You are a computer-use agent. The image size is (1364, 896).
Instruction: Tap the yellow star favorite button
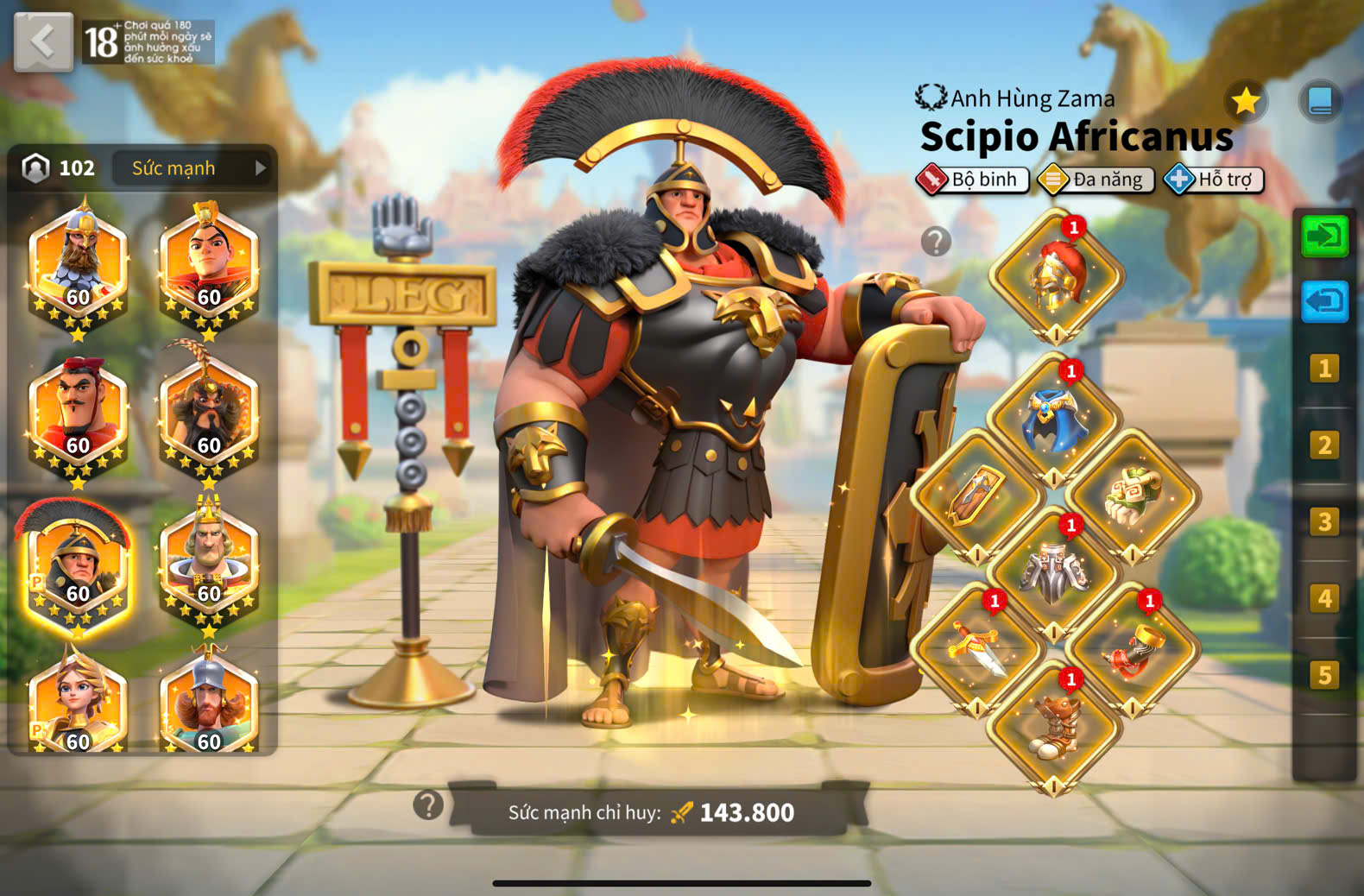tap(1245, 102)
